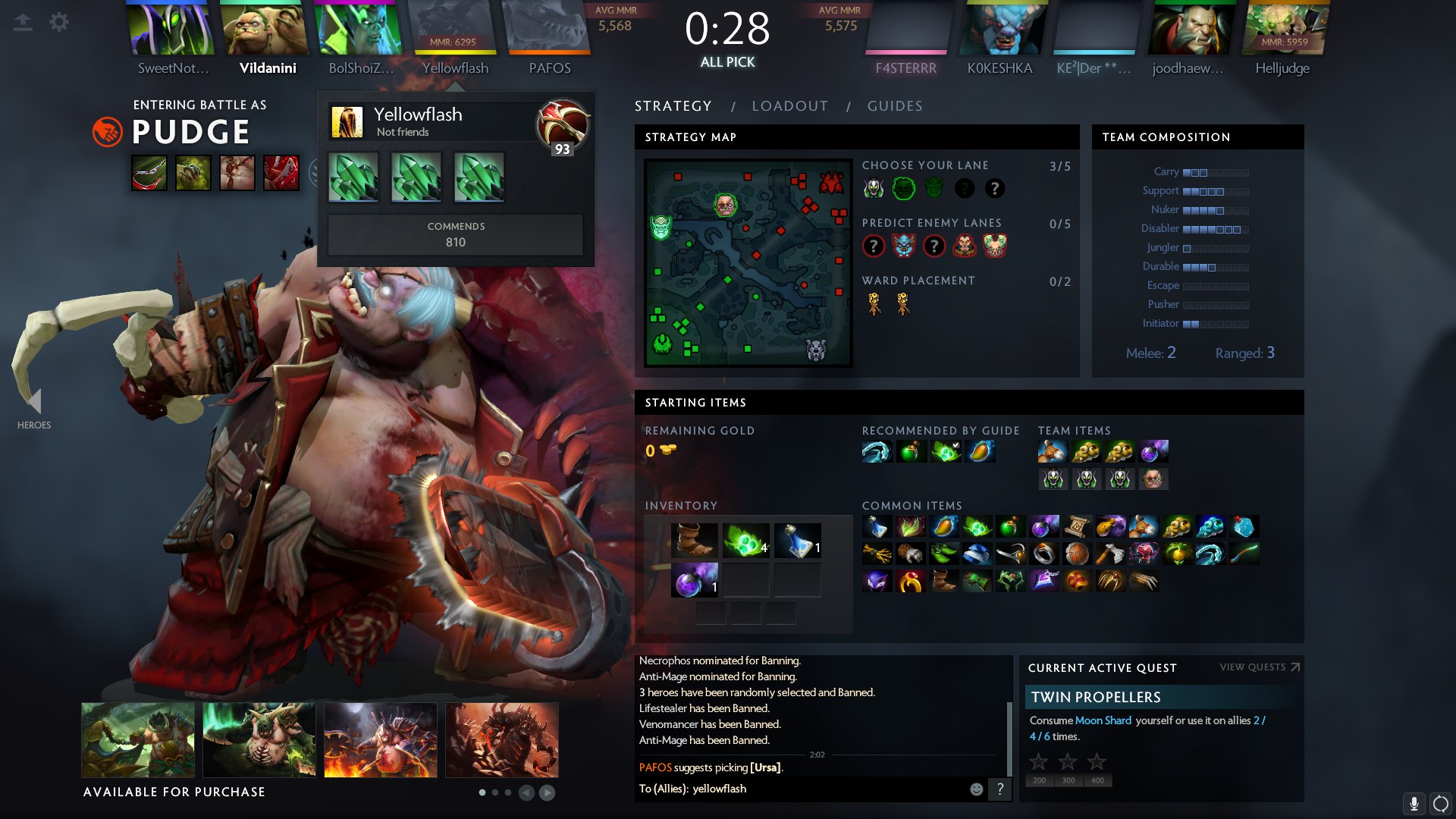Click Helljudge's hero portrait
Screen dimensions: 1456x819
click(x=1285, y=29)
